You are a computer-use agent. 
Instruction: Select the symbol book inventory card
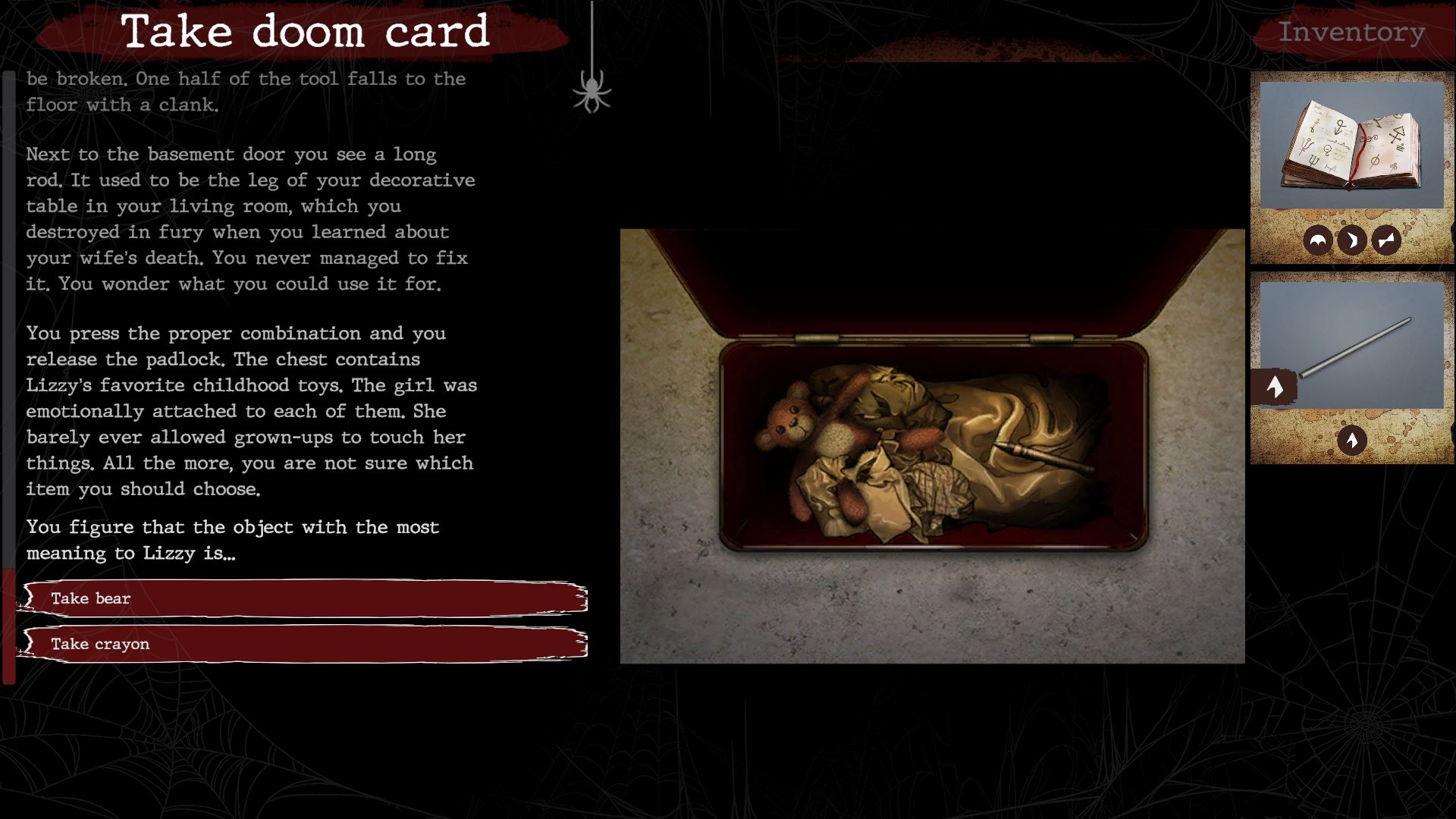1351,146
